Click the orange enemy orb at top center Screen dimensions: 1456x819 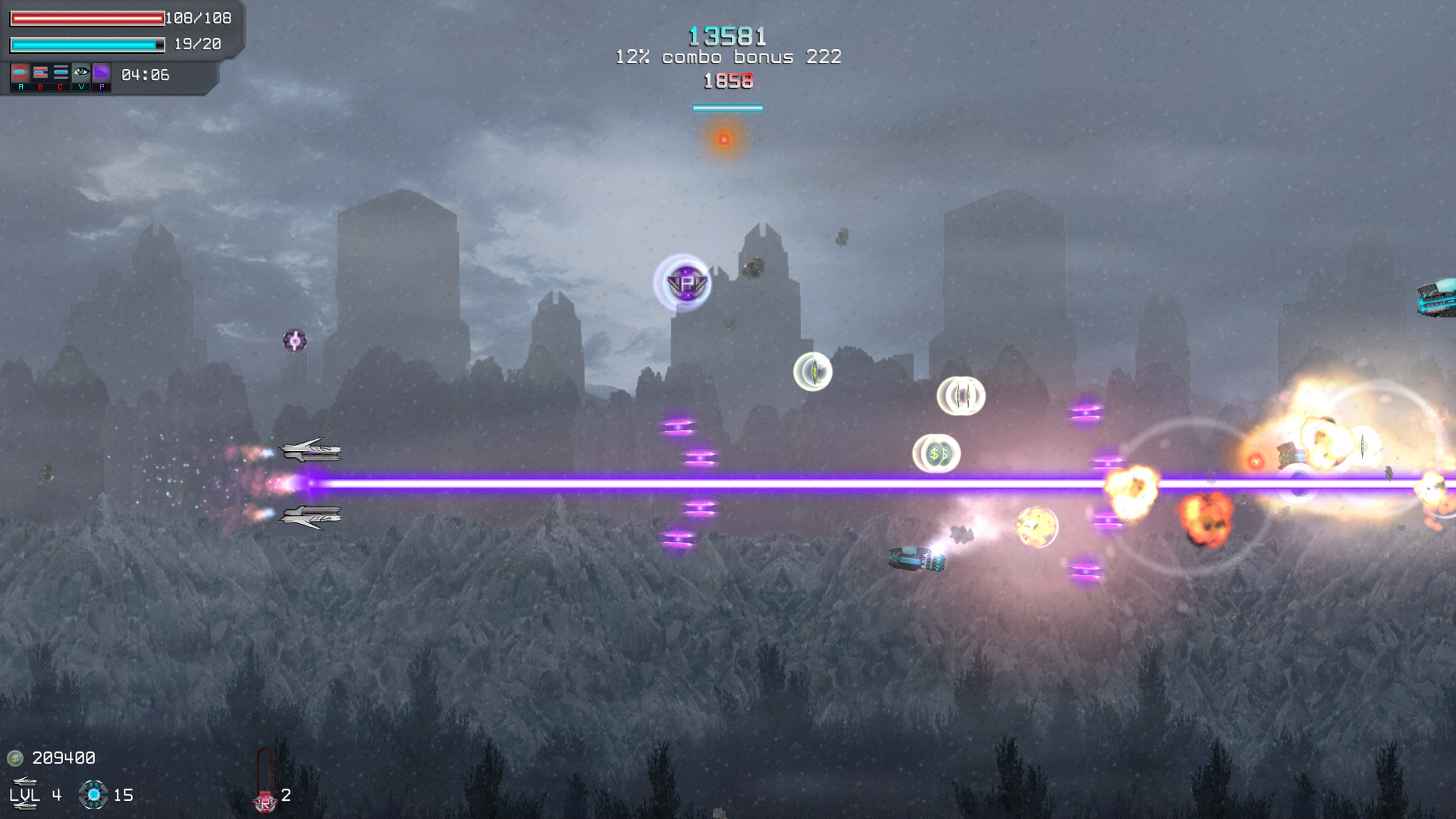coord(725,138)
